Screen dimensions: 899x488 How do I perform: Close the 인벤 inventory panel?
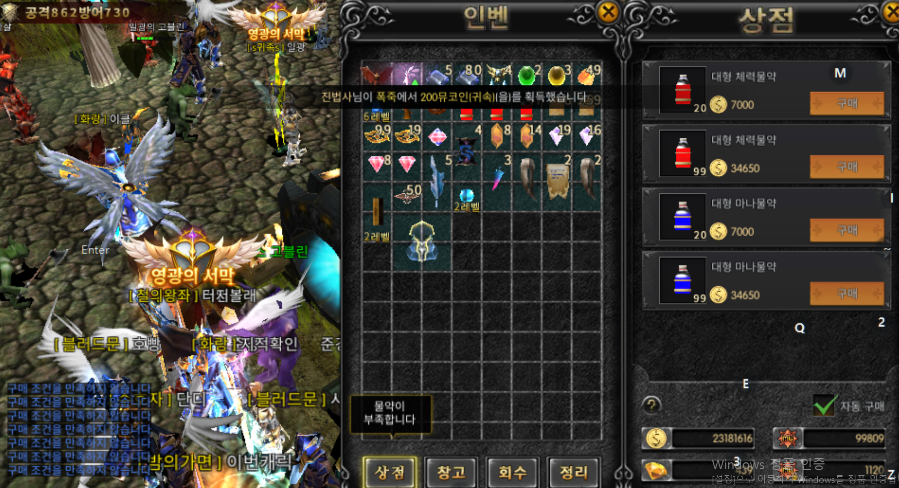pos(607,12)
